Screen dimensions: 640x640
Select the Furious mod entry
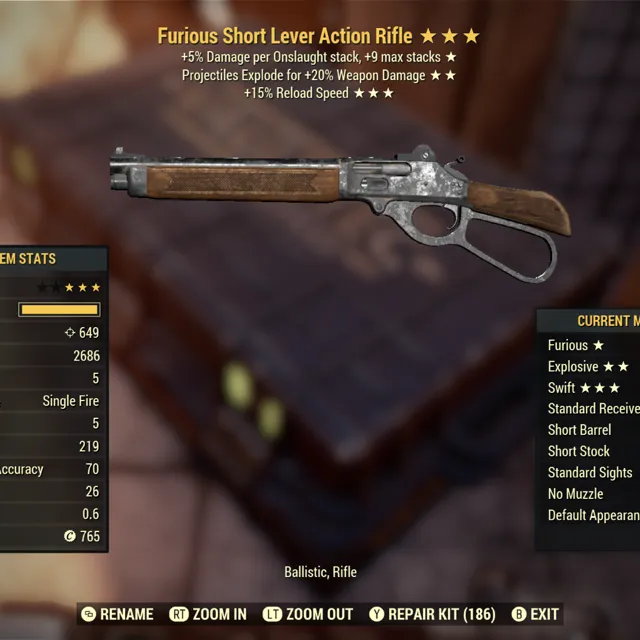575,345
